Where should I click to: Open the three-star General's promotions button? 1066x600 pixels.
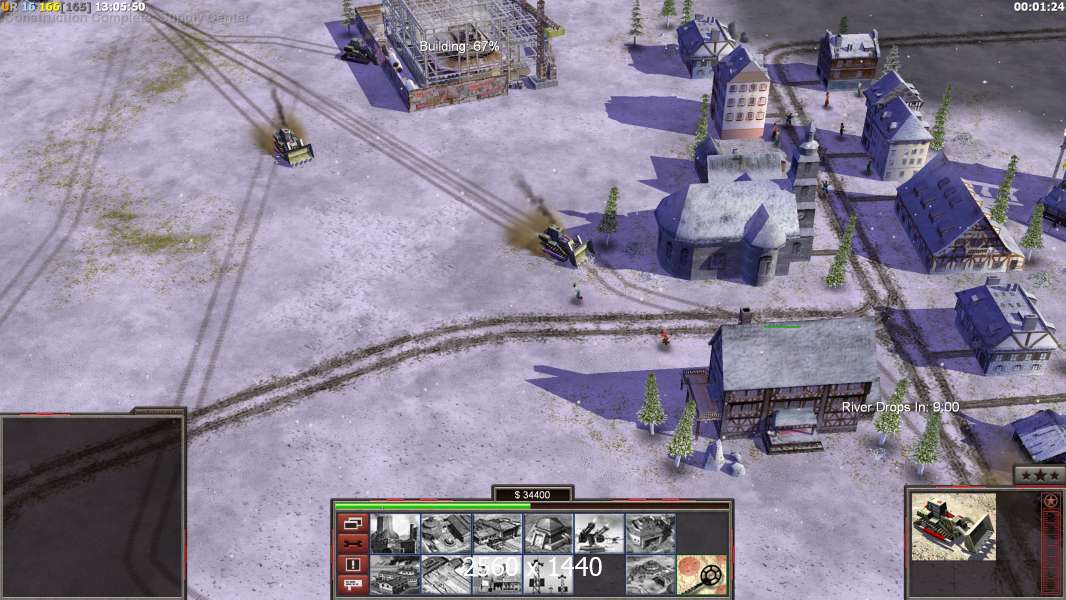1038,475
